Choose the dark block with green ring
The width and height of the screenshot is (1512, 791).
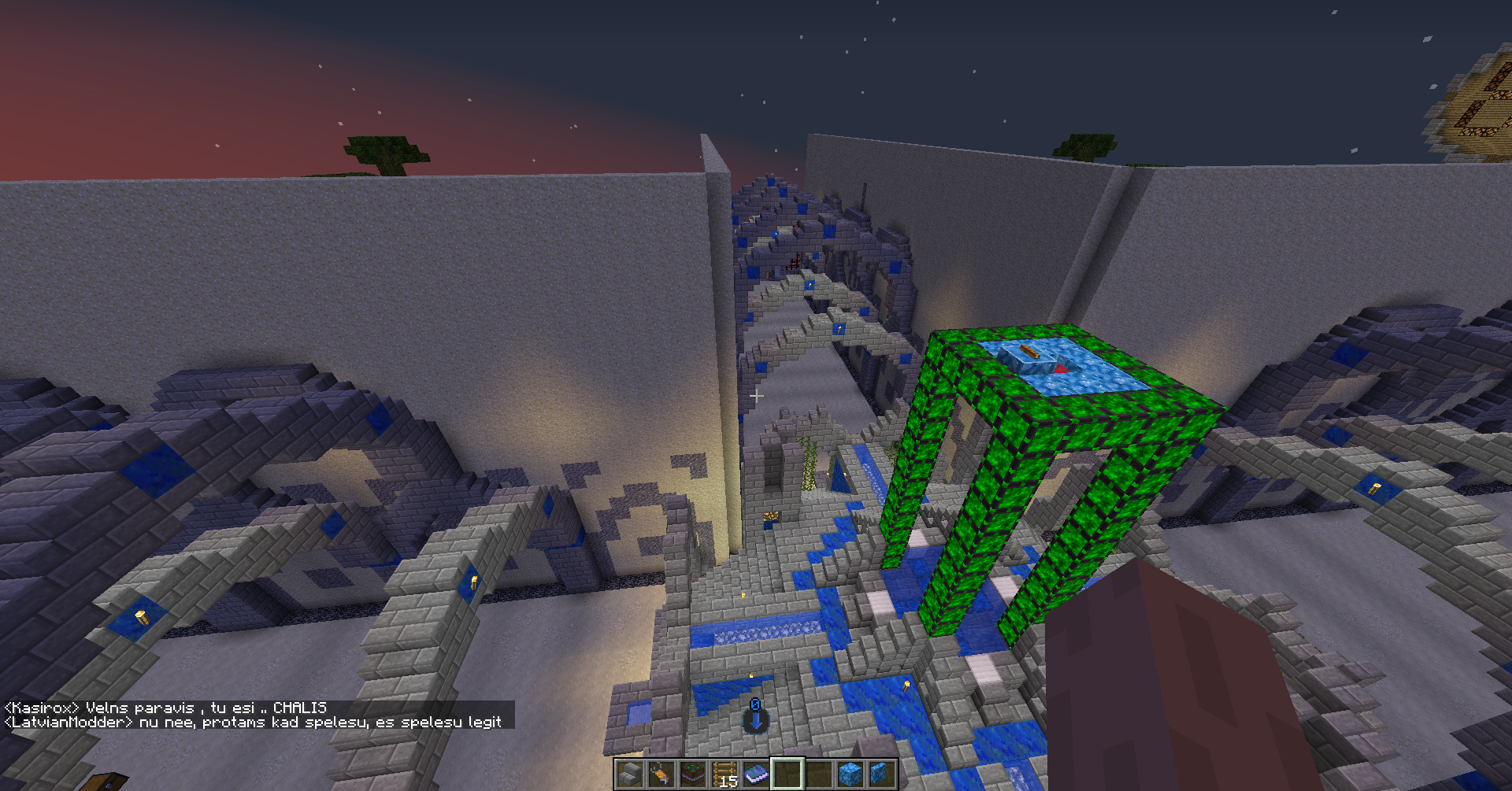pos(692,774)
